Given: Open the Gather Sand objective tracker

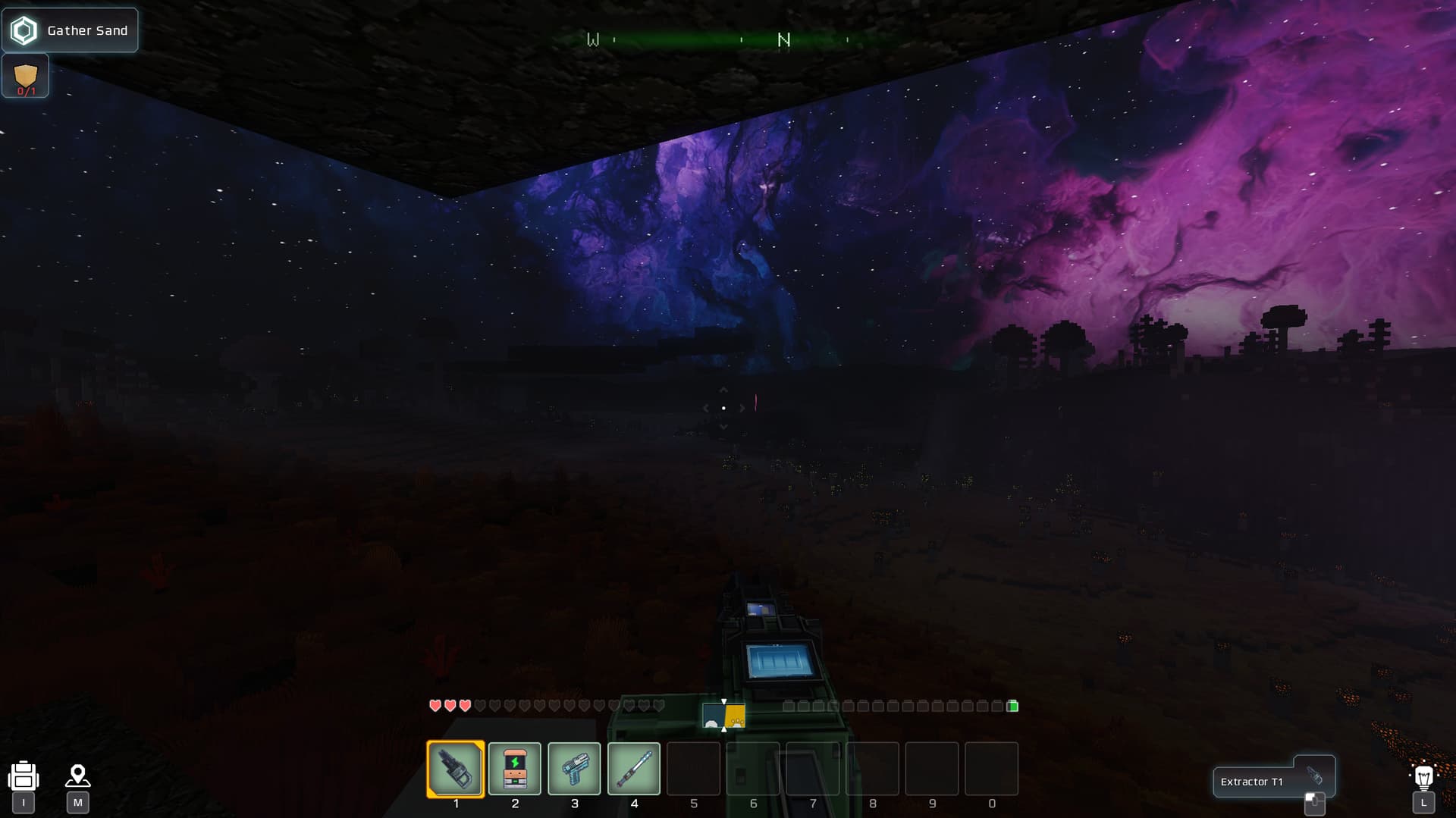Looking at the screenshot, I should (71, 30).
